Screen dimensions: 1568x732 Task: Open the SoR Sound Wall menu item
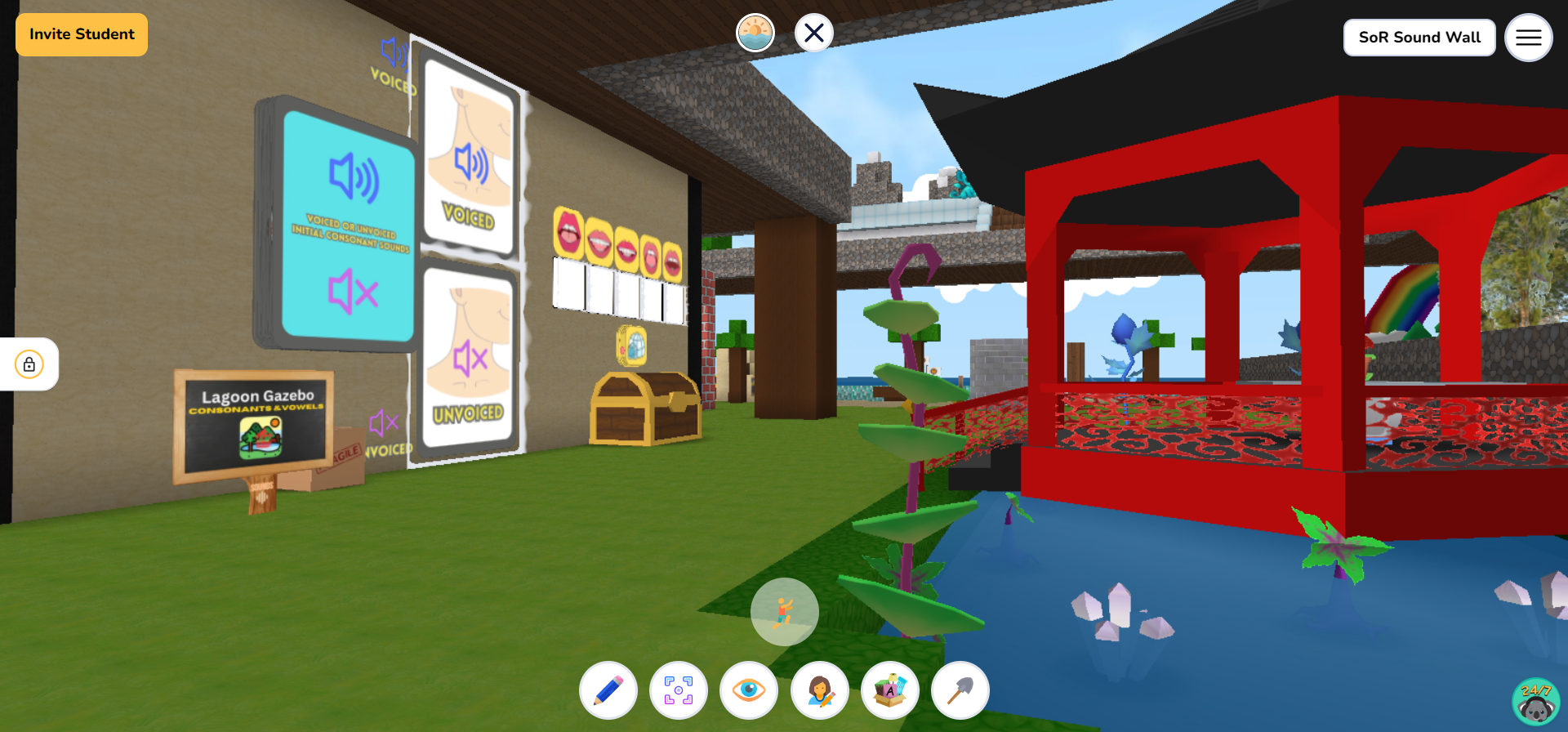click(x=1419, y=37)
